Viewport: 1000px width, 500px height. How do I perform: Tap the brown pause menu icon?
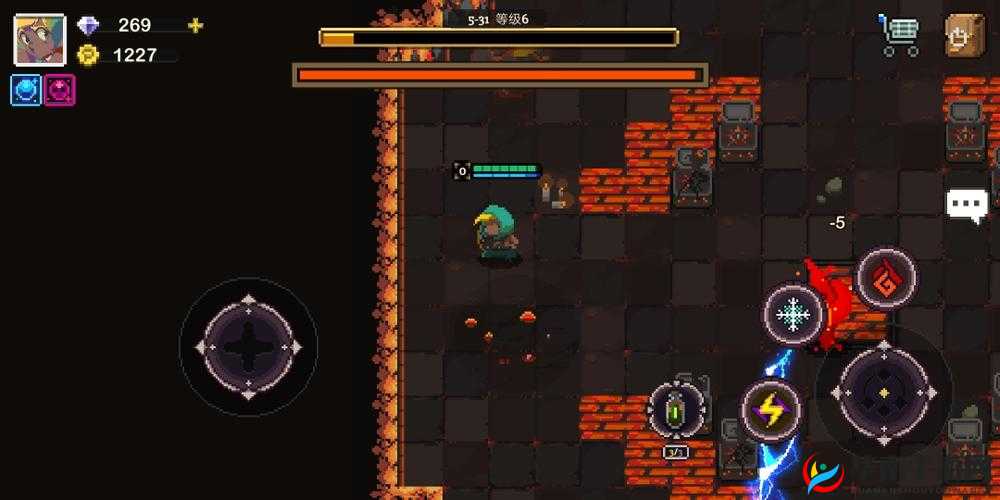point(964,35)
